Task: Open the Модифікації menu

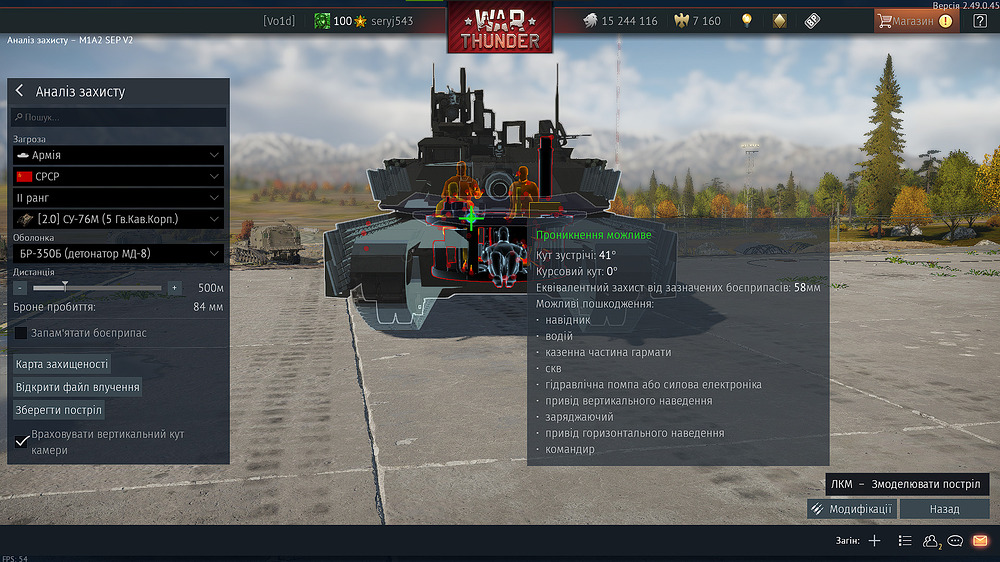Action: [851, 509]
